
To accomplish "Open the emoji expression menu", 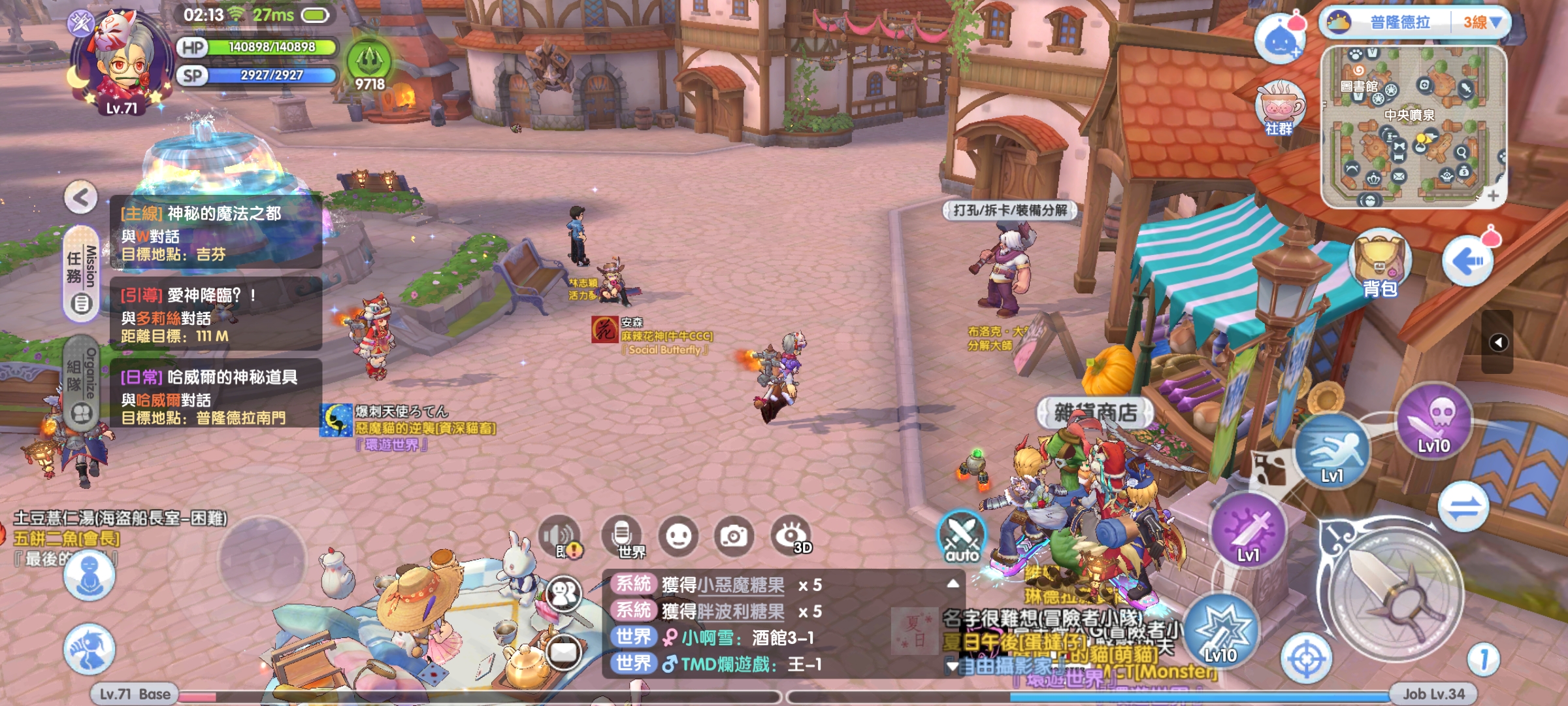I will (x=678, y=537).
